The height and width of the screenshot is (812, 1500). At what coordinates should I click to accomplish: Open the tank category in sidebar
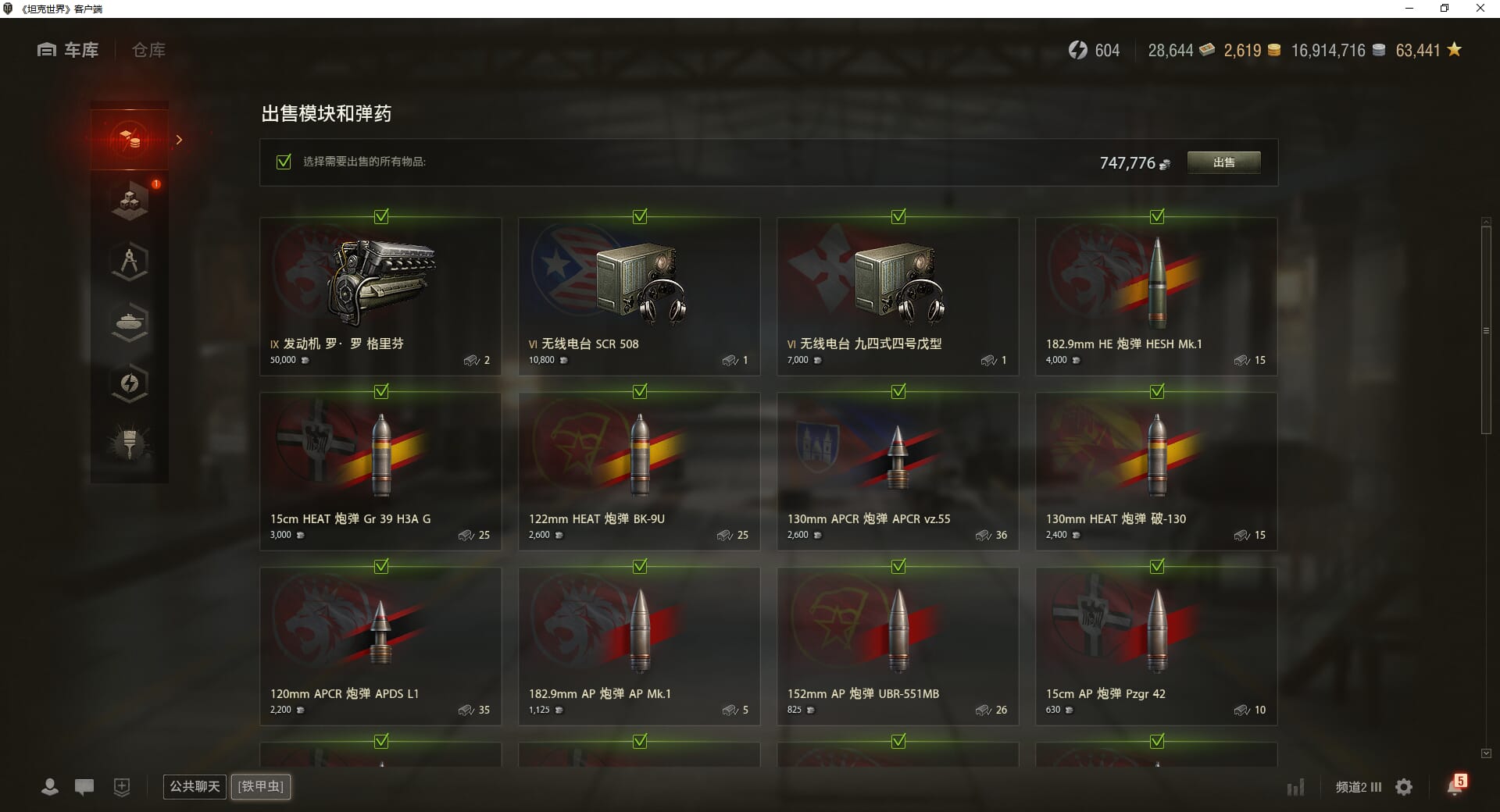click(130, 322)
